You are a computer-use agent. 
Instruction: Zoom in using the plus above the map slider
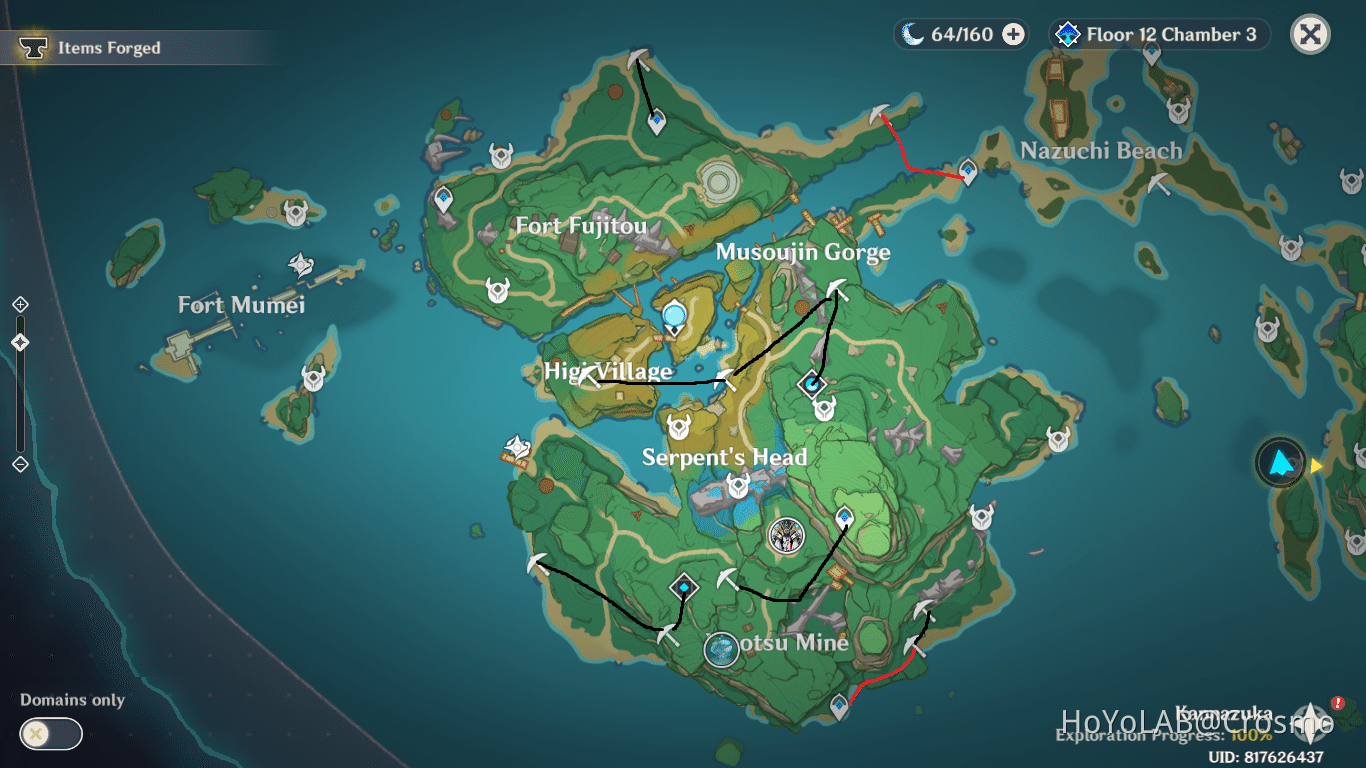22,302
